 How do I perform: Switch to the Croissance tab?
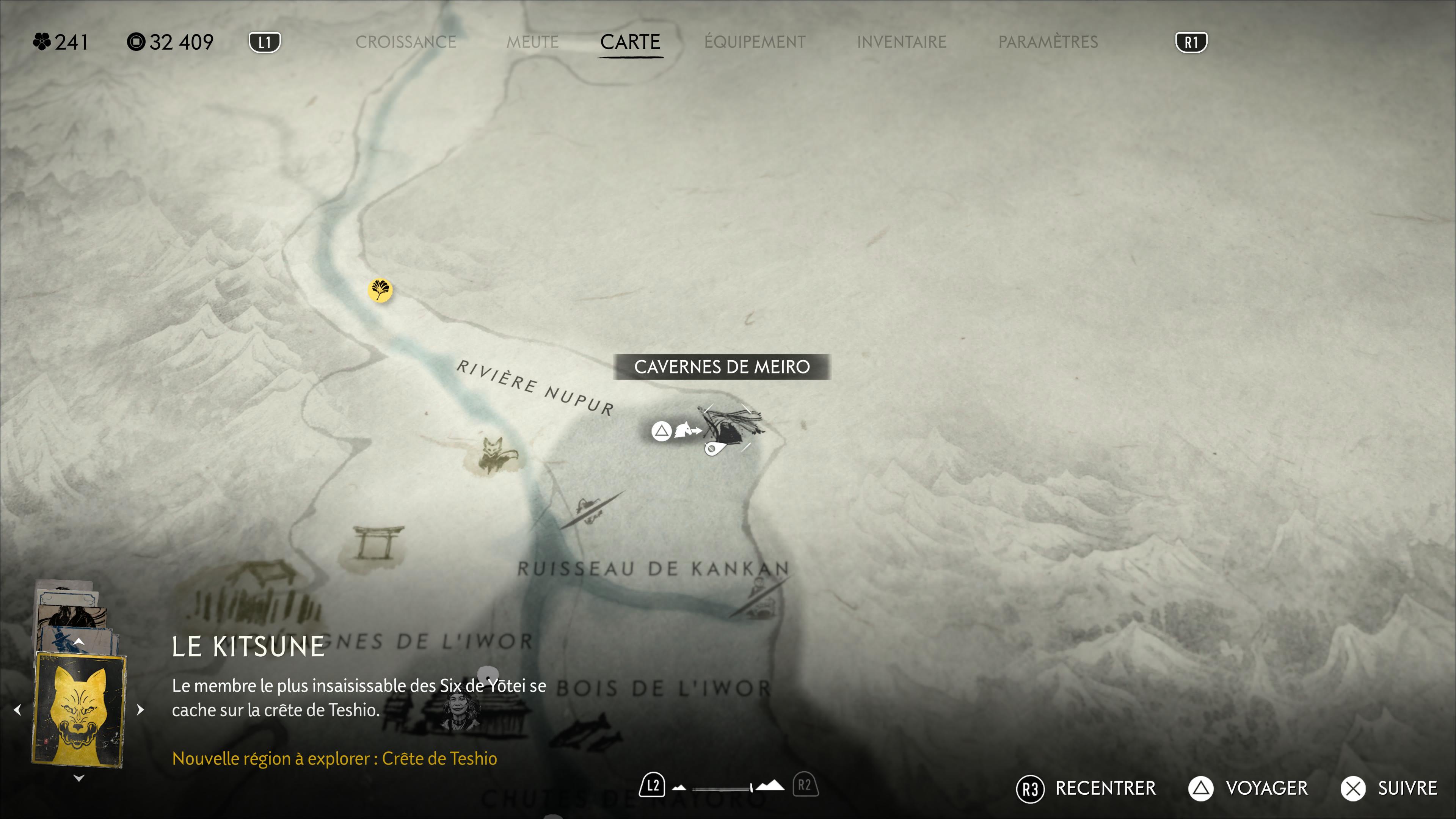coord(405,42)
